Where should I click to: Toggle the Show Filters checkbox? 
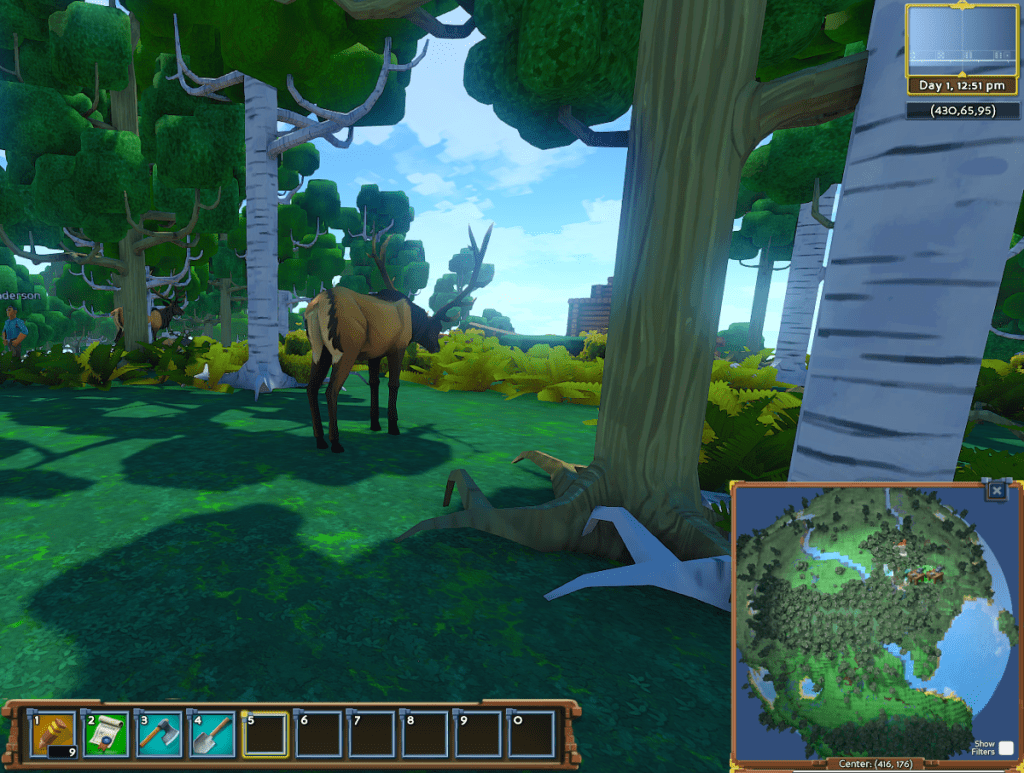point(1005,748)
